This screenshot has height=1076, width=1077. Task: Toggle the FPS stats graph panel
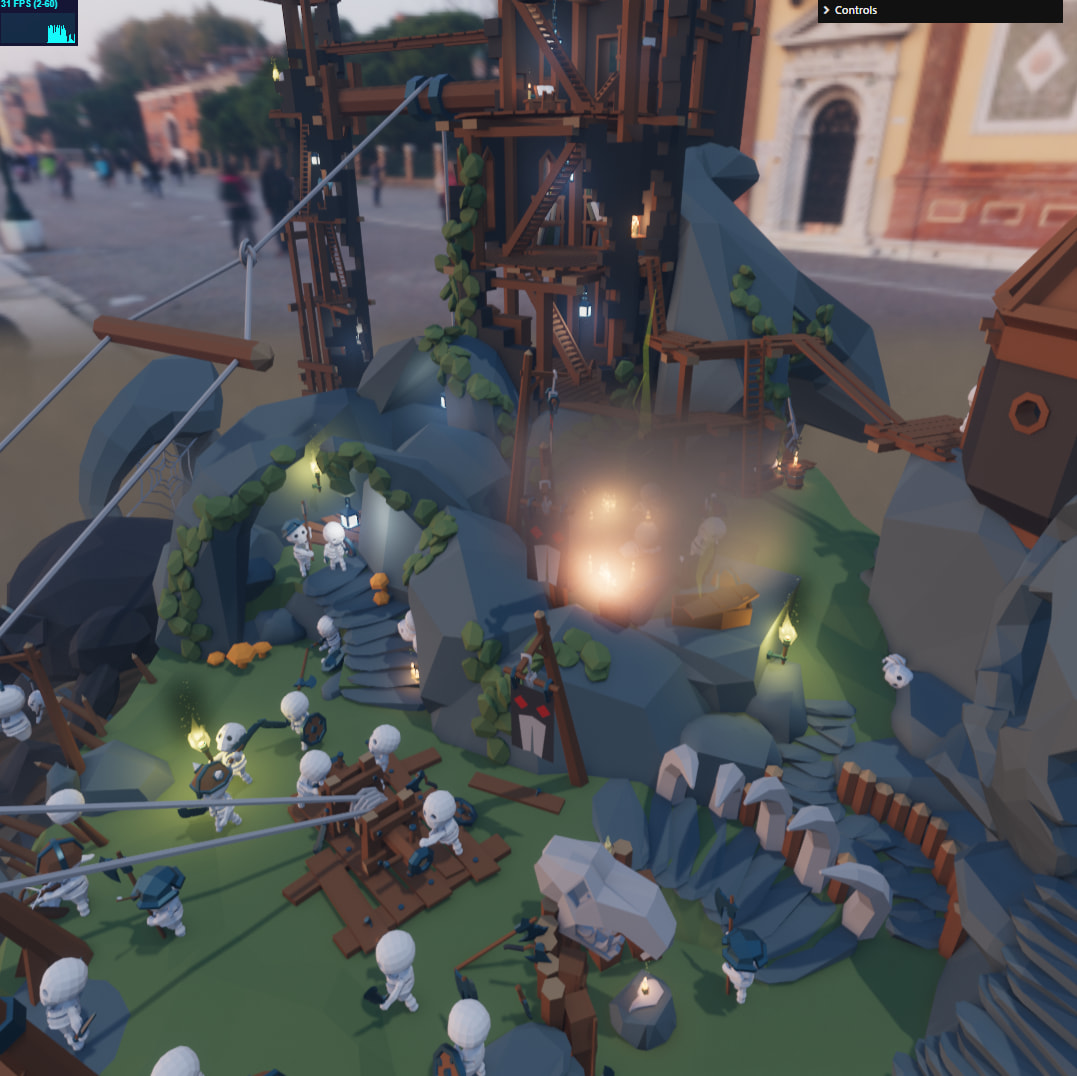(38, 22)
